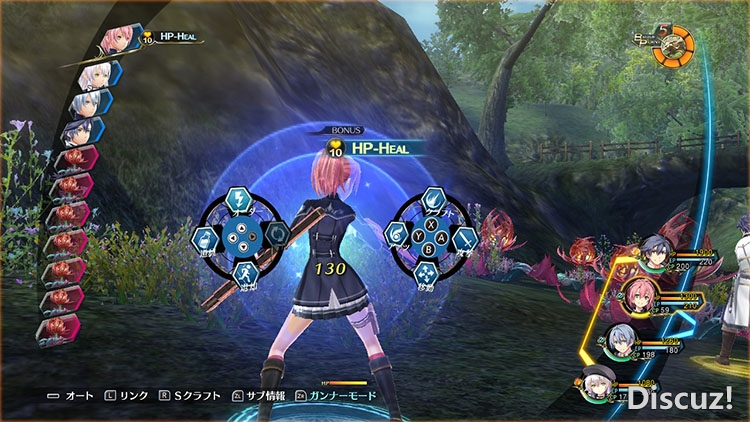Select the sword attack command
750x422 pixels.
point(466,238)
